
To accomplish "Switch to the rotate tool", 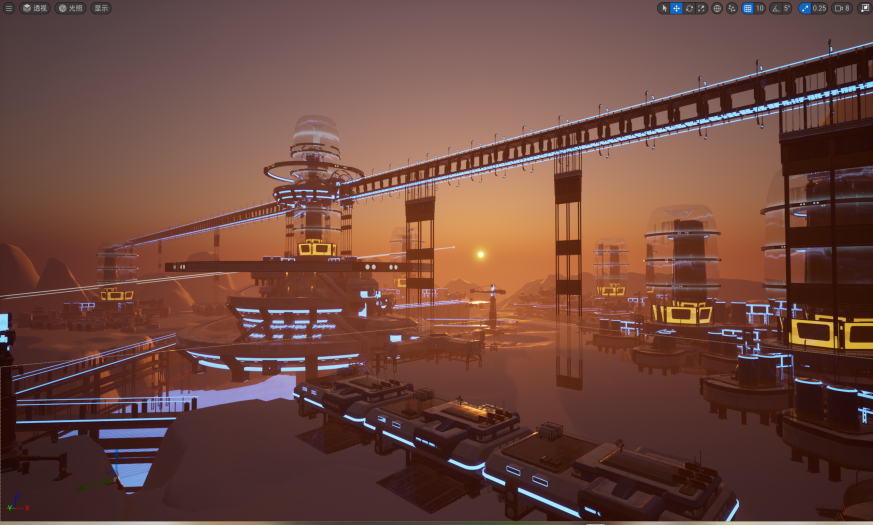I will pos(688,8).
